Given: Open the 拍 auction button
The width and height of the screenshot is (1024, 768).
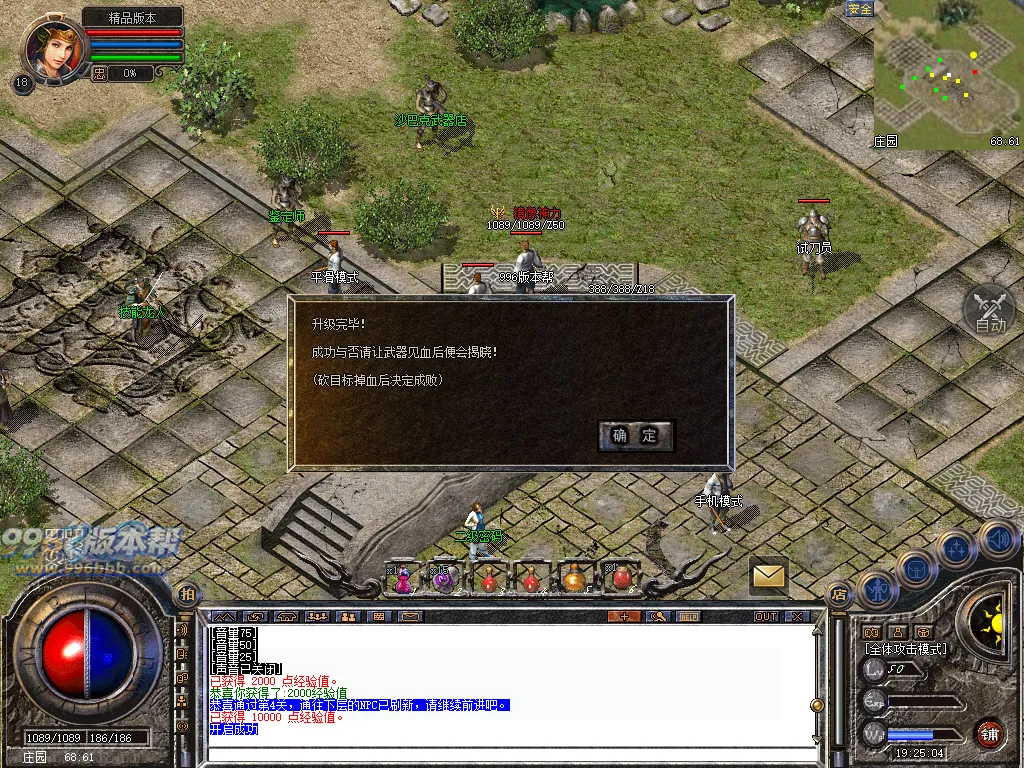Looking at the screenshot, I should tap(185, 595).
